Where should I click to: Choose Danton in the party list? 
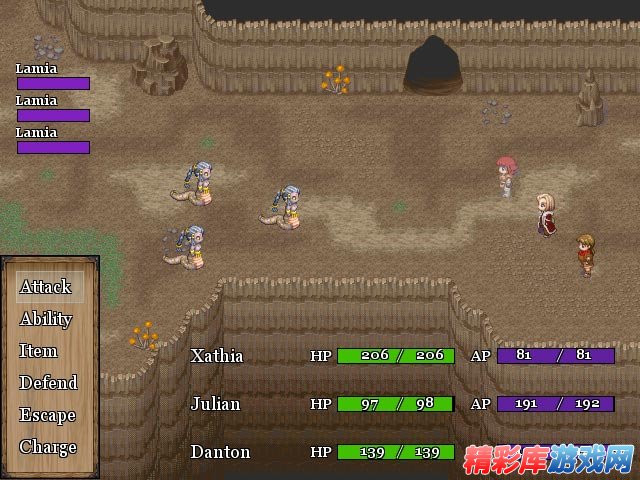[220, 452]
